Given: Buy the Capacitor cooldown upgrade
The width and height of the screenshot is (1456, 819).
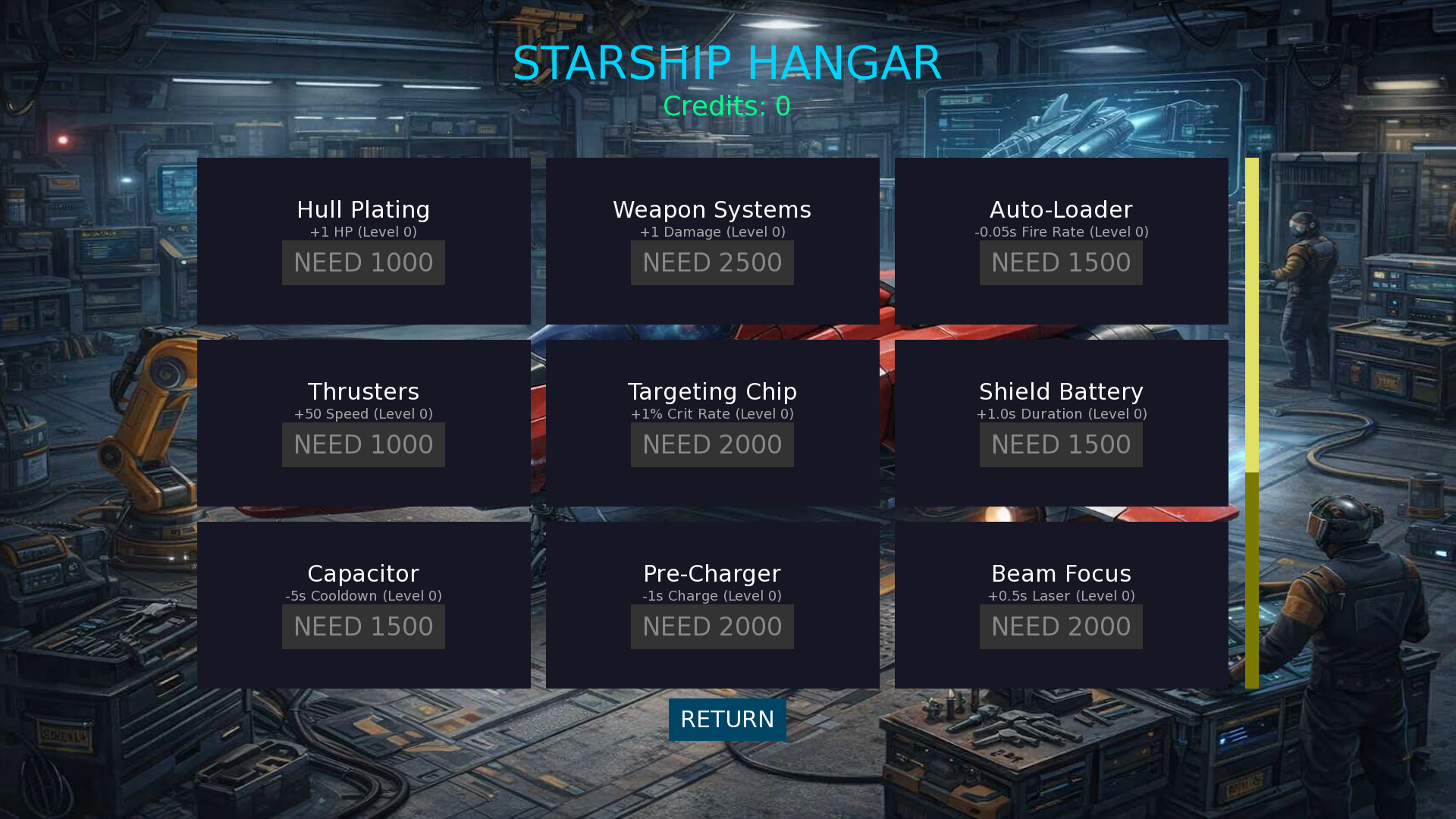Looking at the screenshot, I should coord(363,627).
